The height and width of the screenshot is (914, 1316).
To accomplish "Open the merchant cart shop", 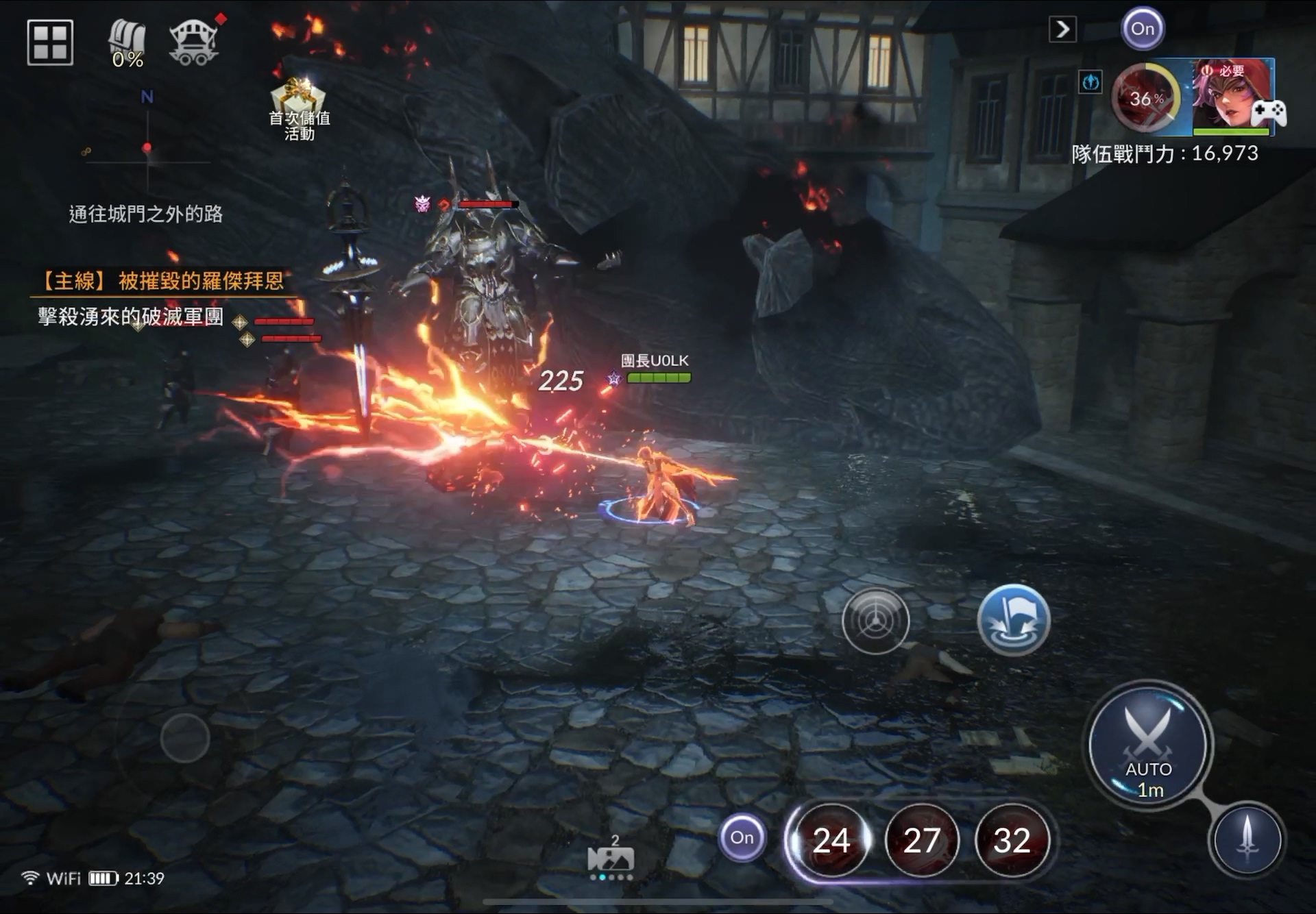I will (x=194, y=42).
